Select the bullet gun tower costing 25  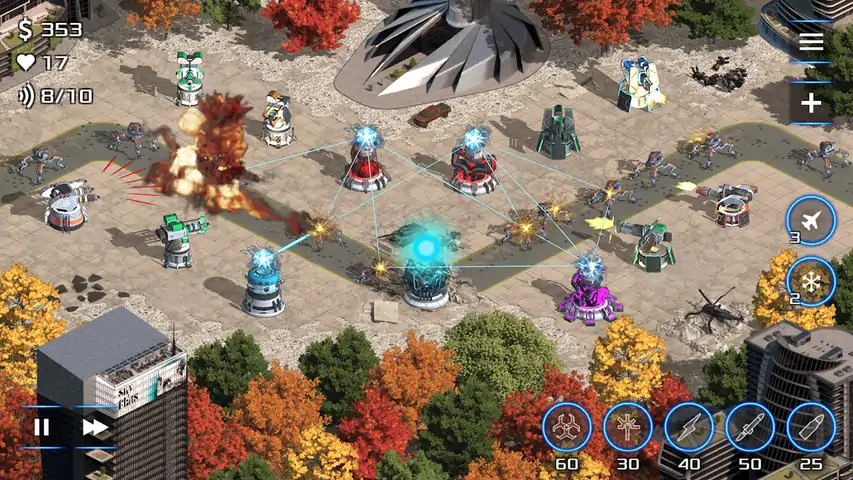tap(811, 427)
